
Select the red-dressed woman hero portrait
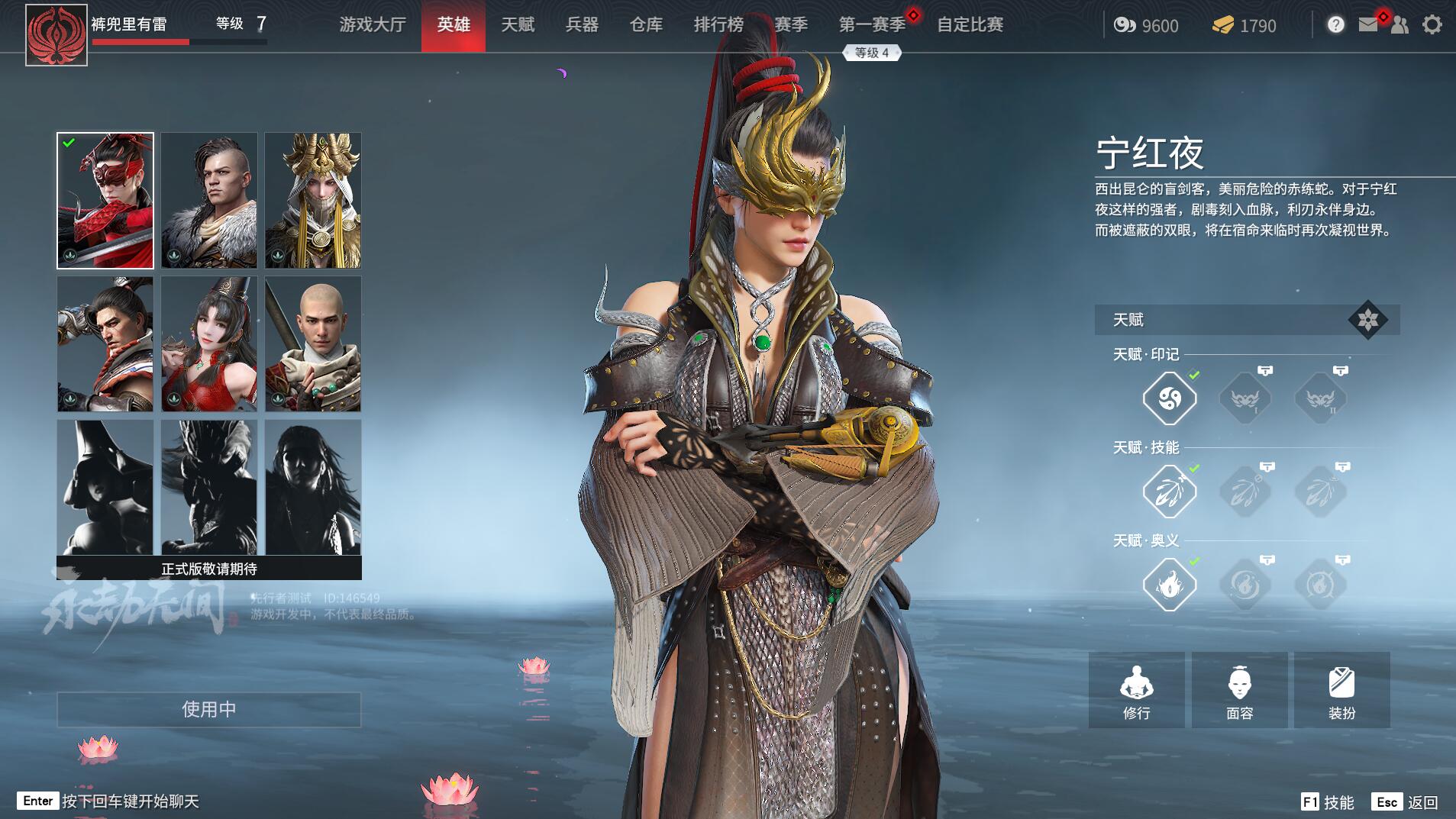click(x=209, y=344)
